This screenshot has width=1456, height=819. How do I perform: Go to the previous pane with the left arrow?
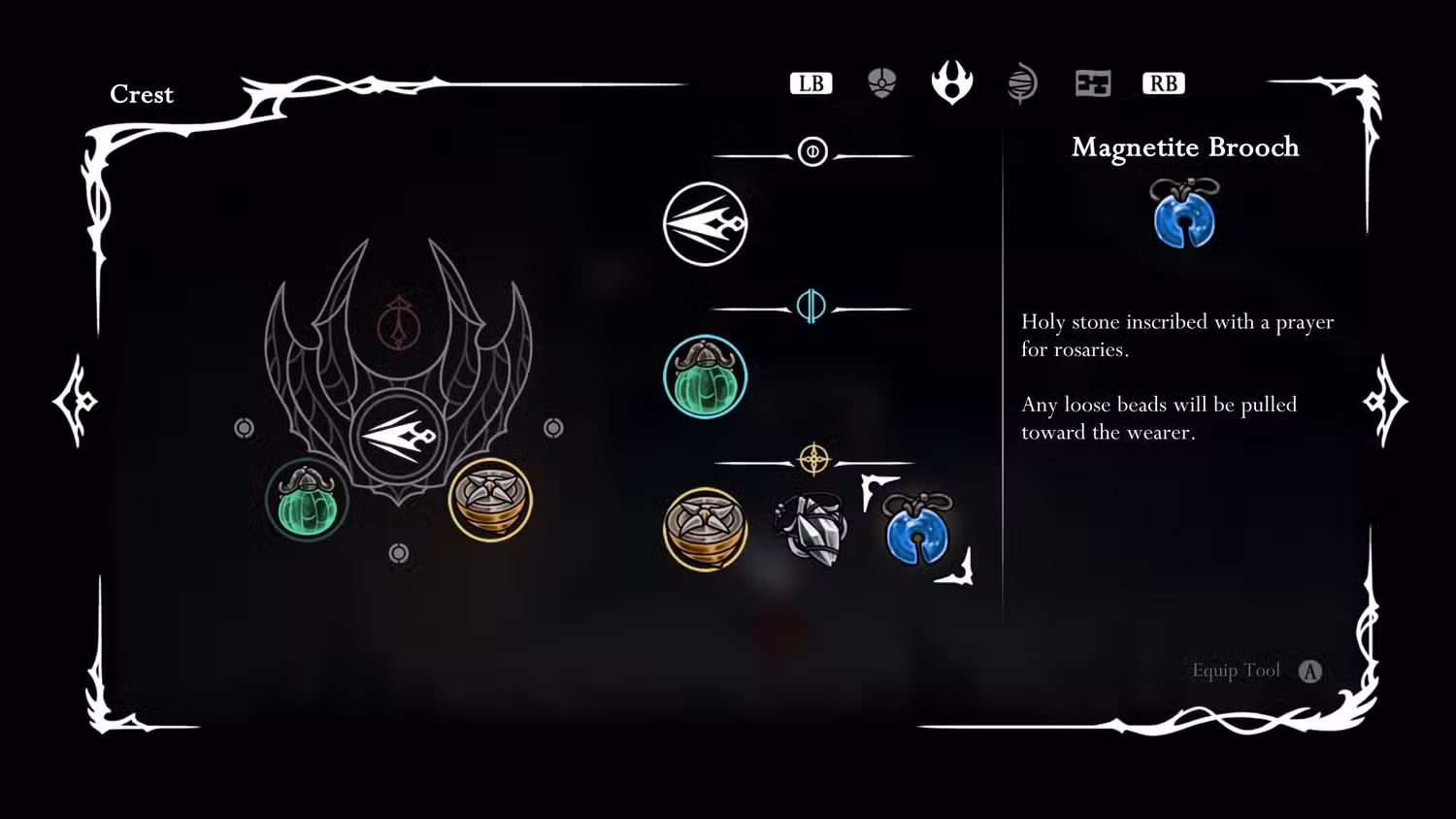pos(76,401)
